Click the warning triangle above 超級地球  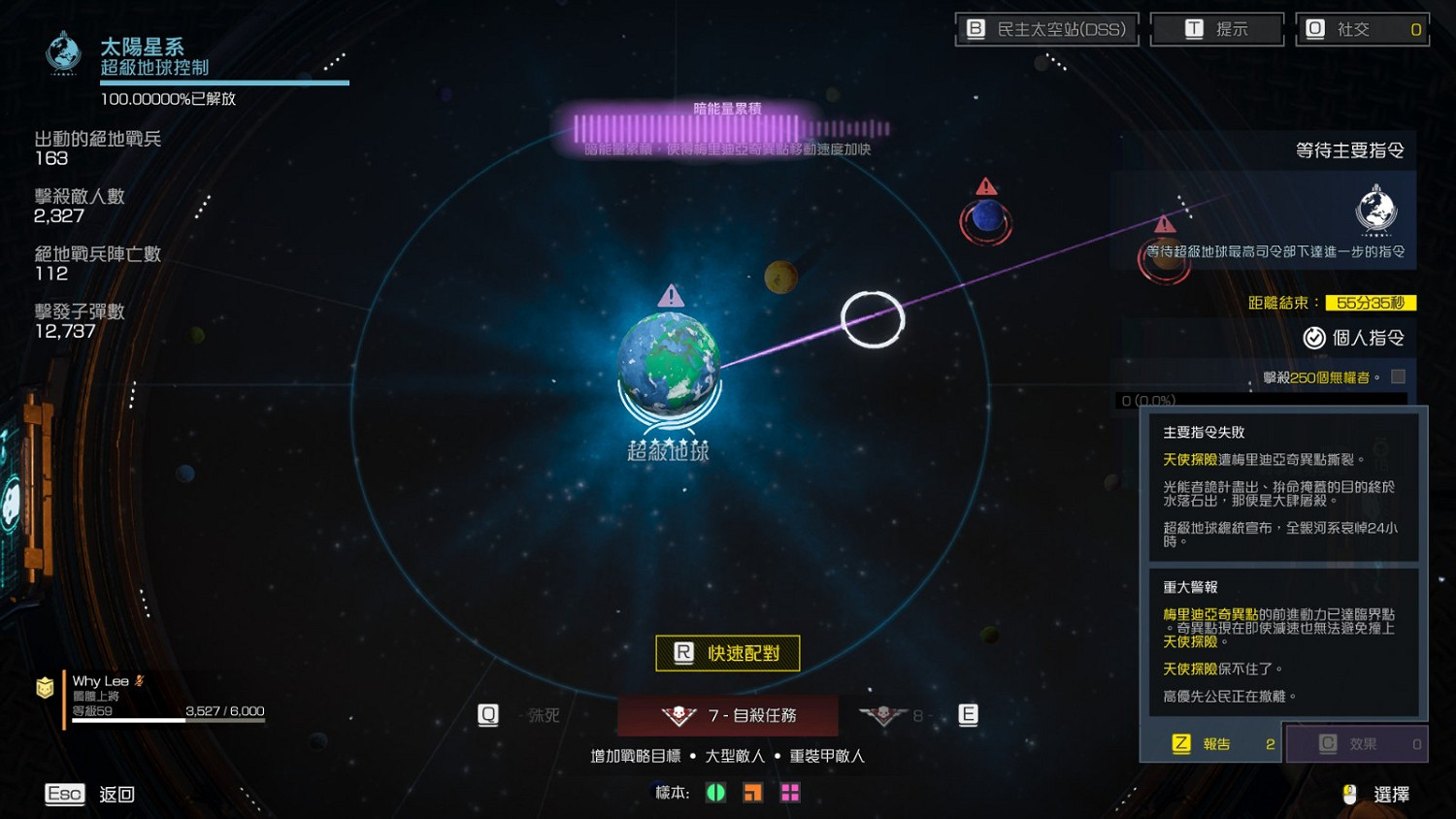[x=668, y=296]
